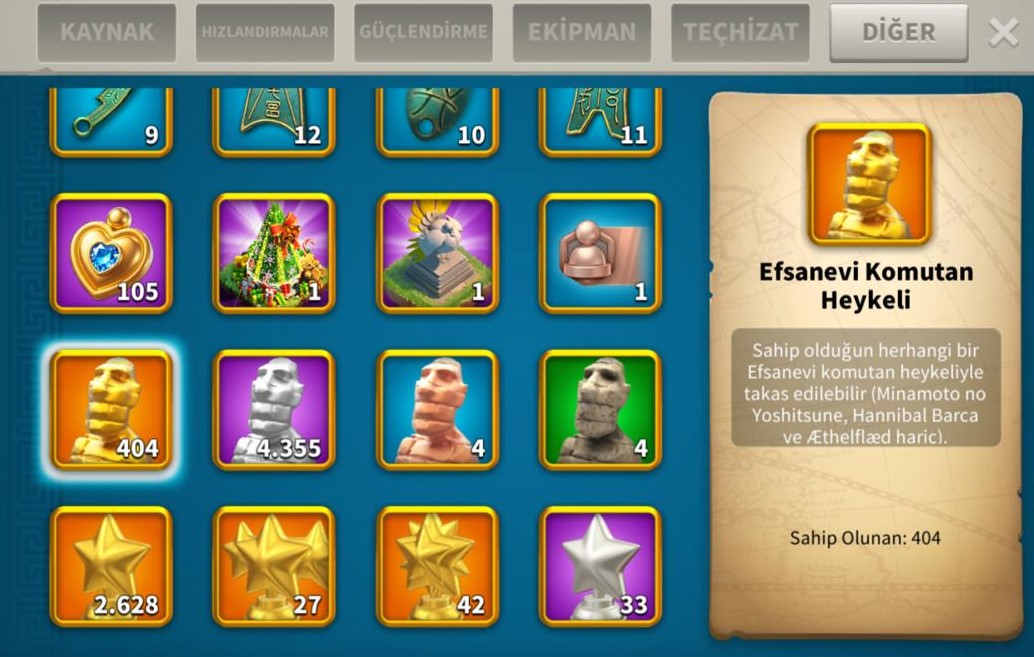The height and width of the screenshot is (657, 1034).
Task: Pick the copper pawn figure item
Action: tap(600, 253)
